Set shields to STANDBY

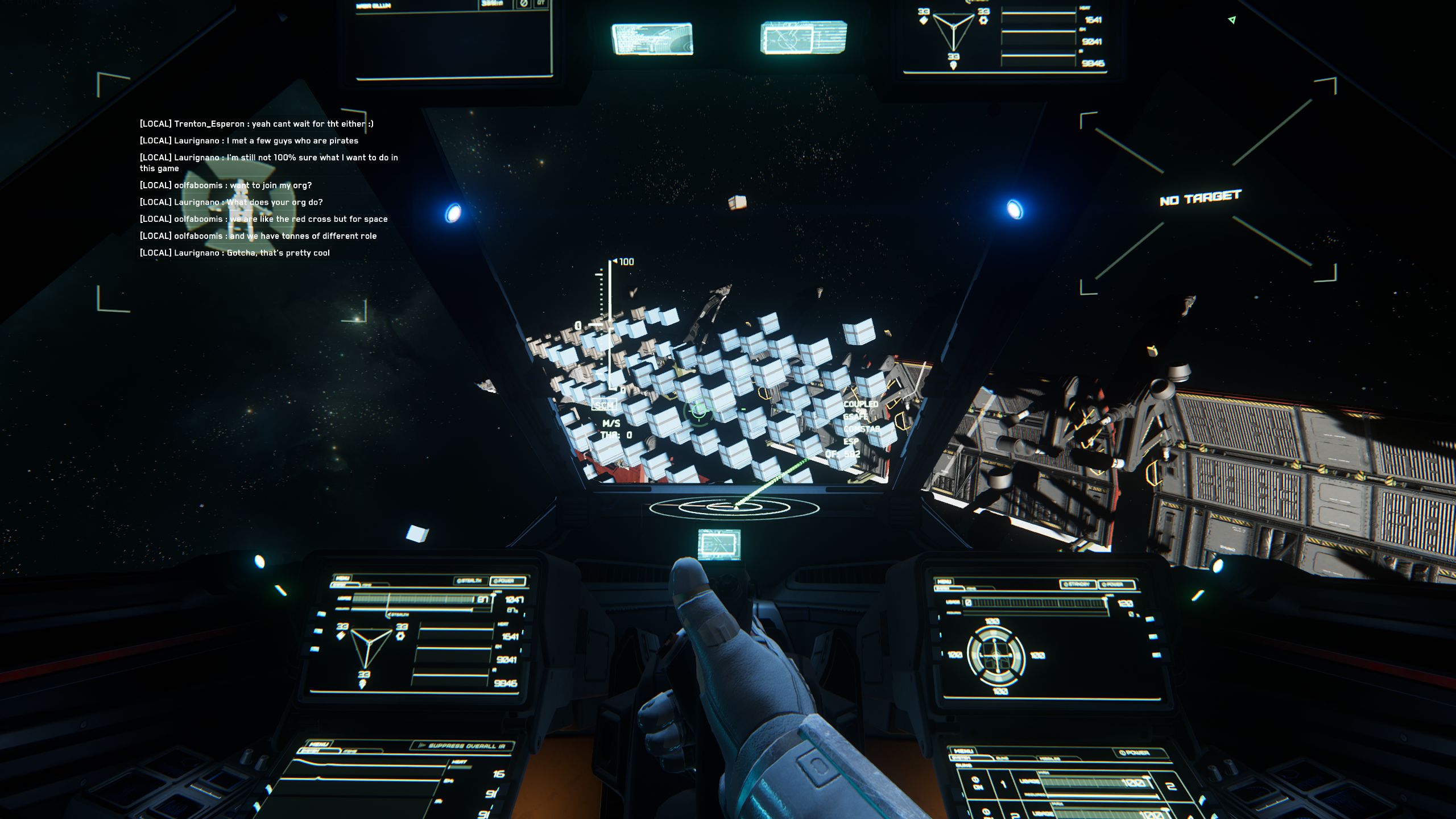(x=1077, y=584)
